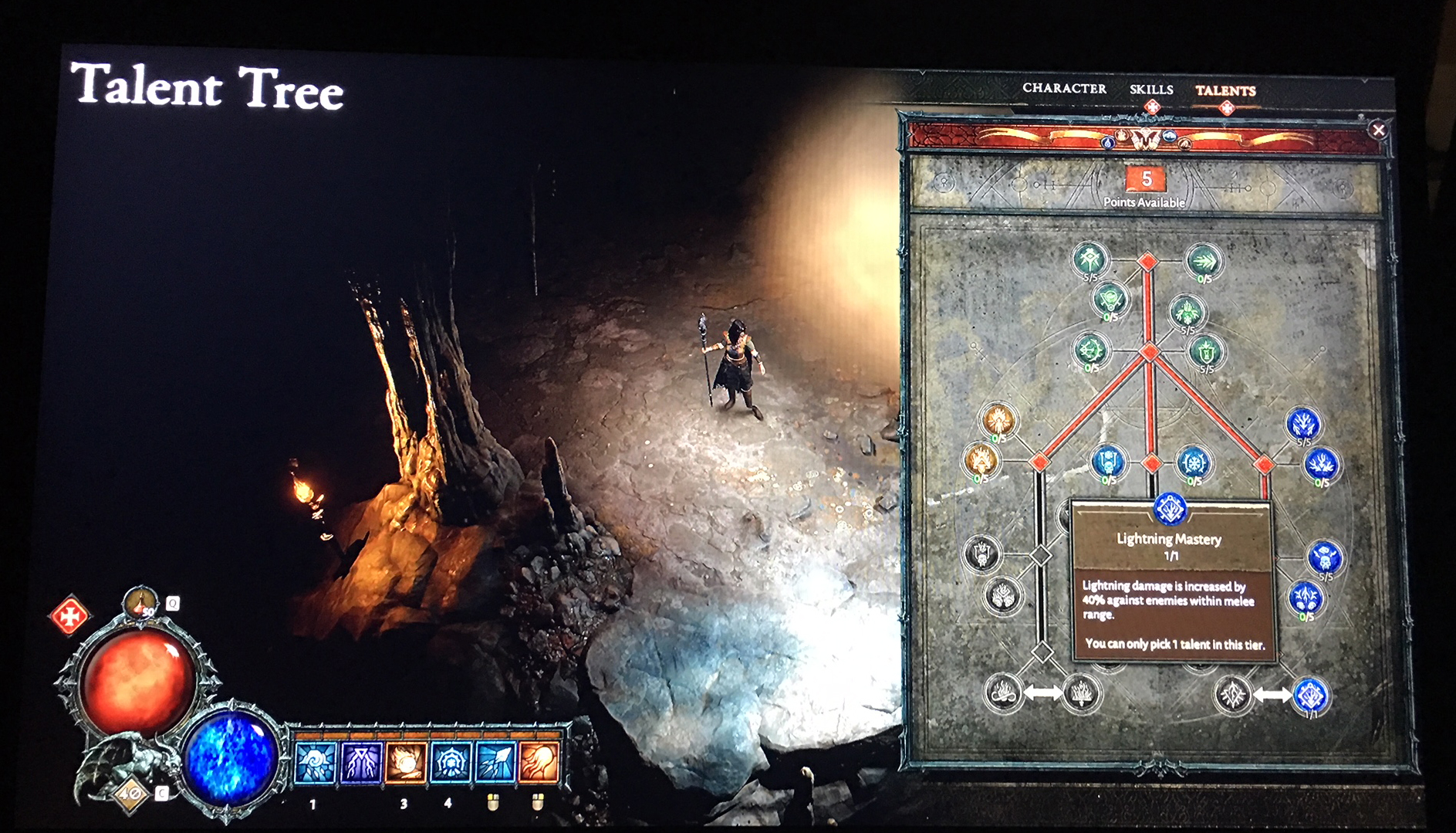Pick the blue snowflake talent right of center
This screenshot has width=1456, height=833.
click(1194, 463)
